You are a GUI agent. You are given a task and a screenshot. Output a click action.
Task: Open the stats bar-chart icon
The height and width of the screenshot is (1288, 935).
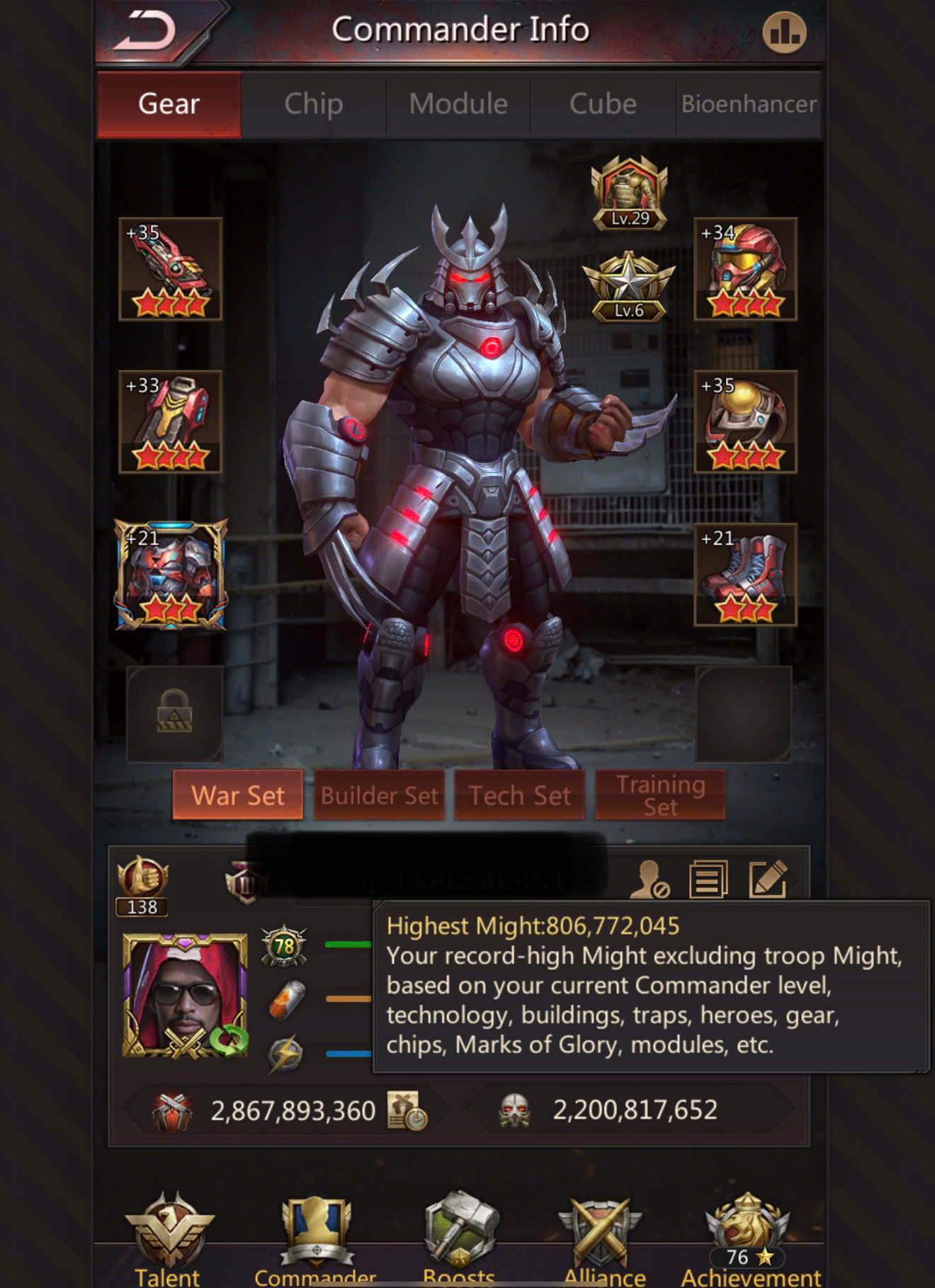click(783, 33)
